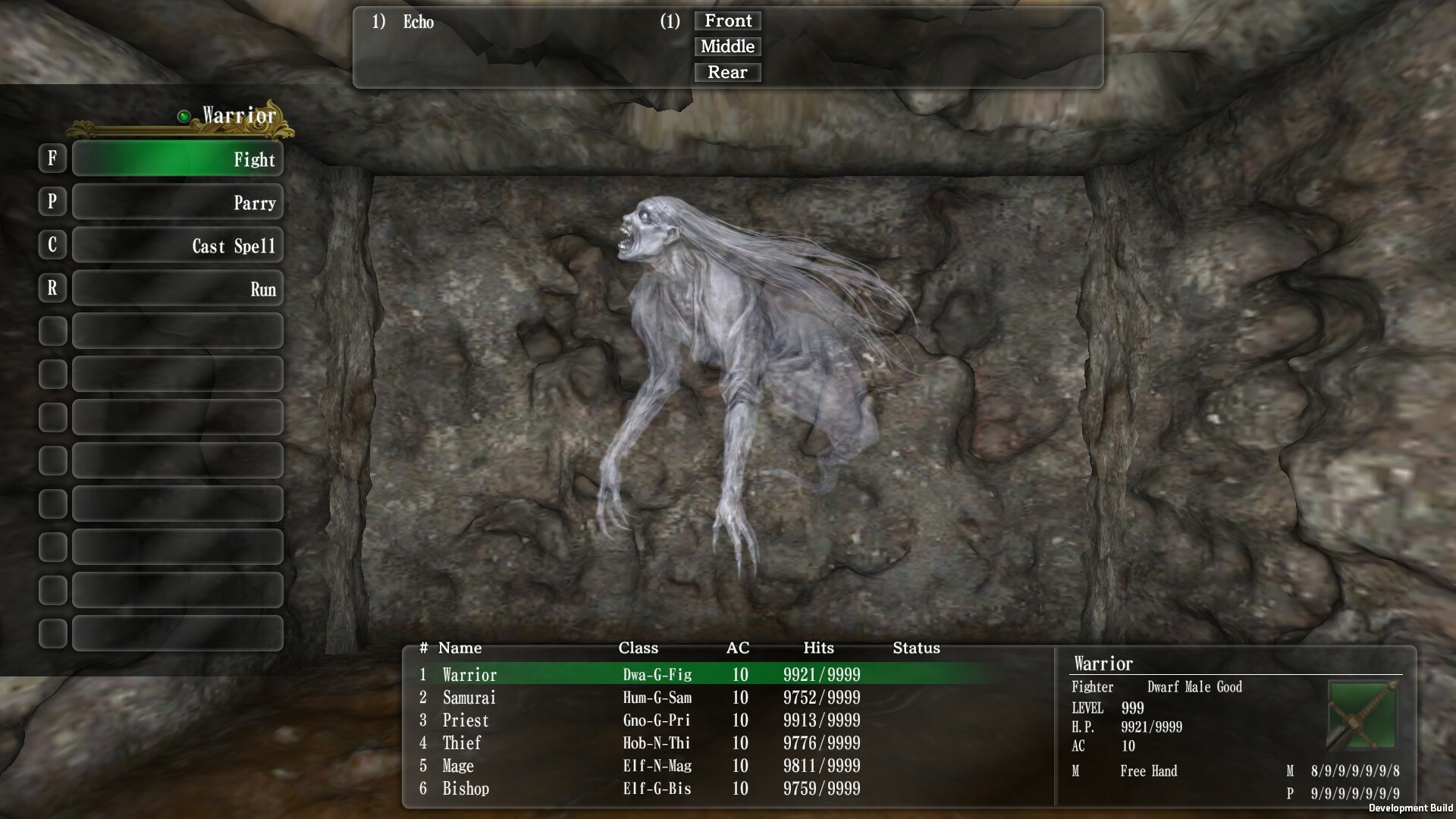Click the green lamp indicator beside Warrior header
This screenshot has height=819, width=1456.
(183, 115)
